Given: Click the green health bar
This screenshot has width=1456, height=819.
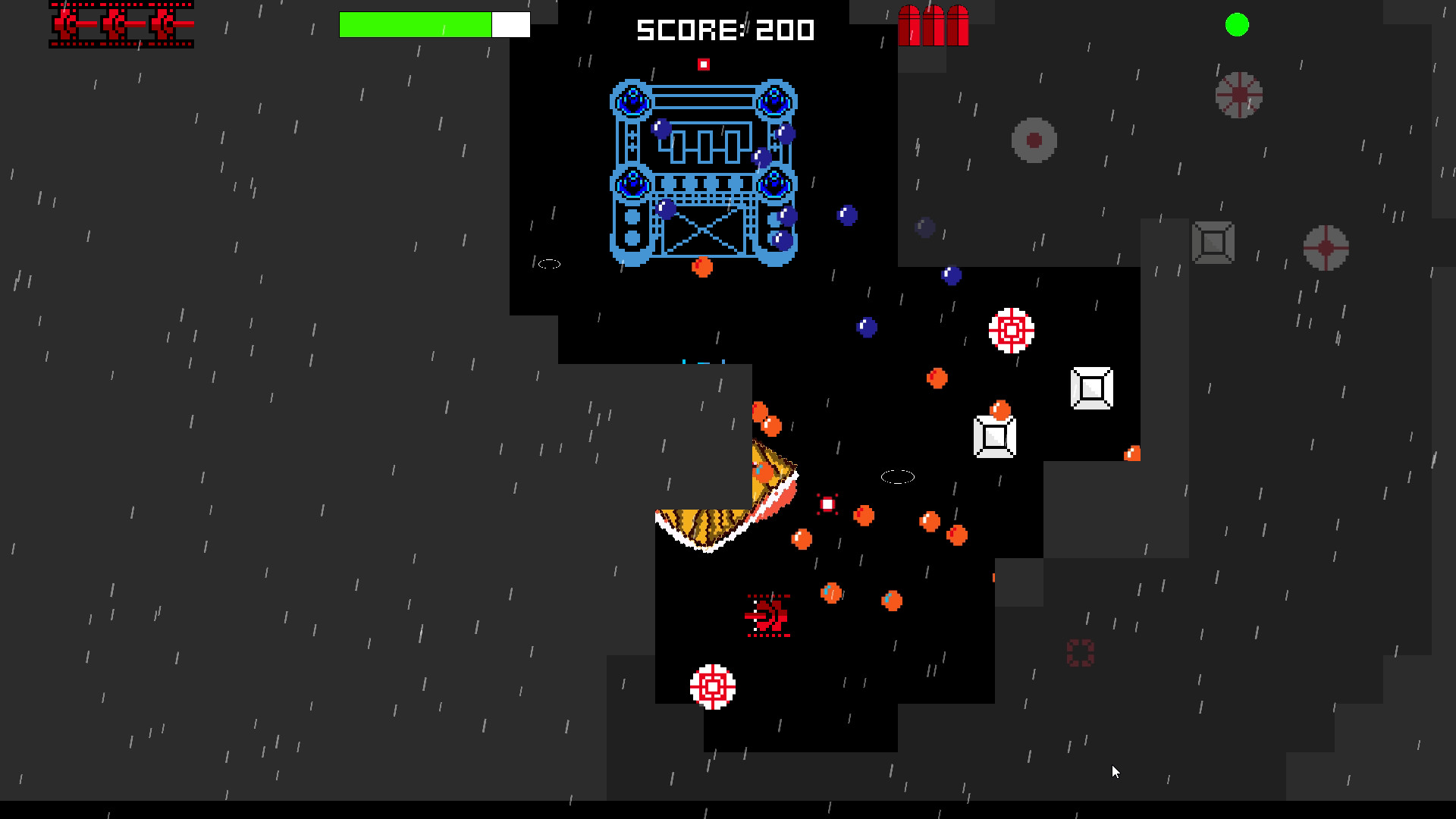Looking at the screenshot, I should click(416, 24).
